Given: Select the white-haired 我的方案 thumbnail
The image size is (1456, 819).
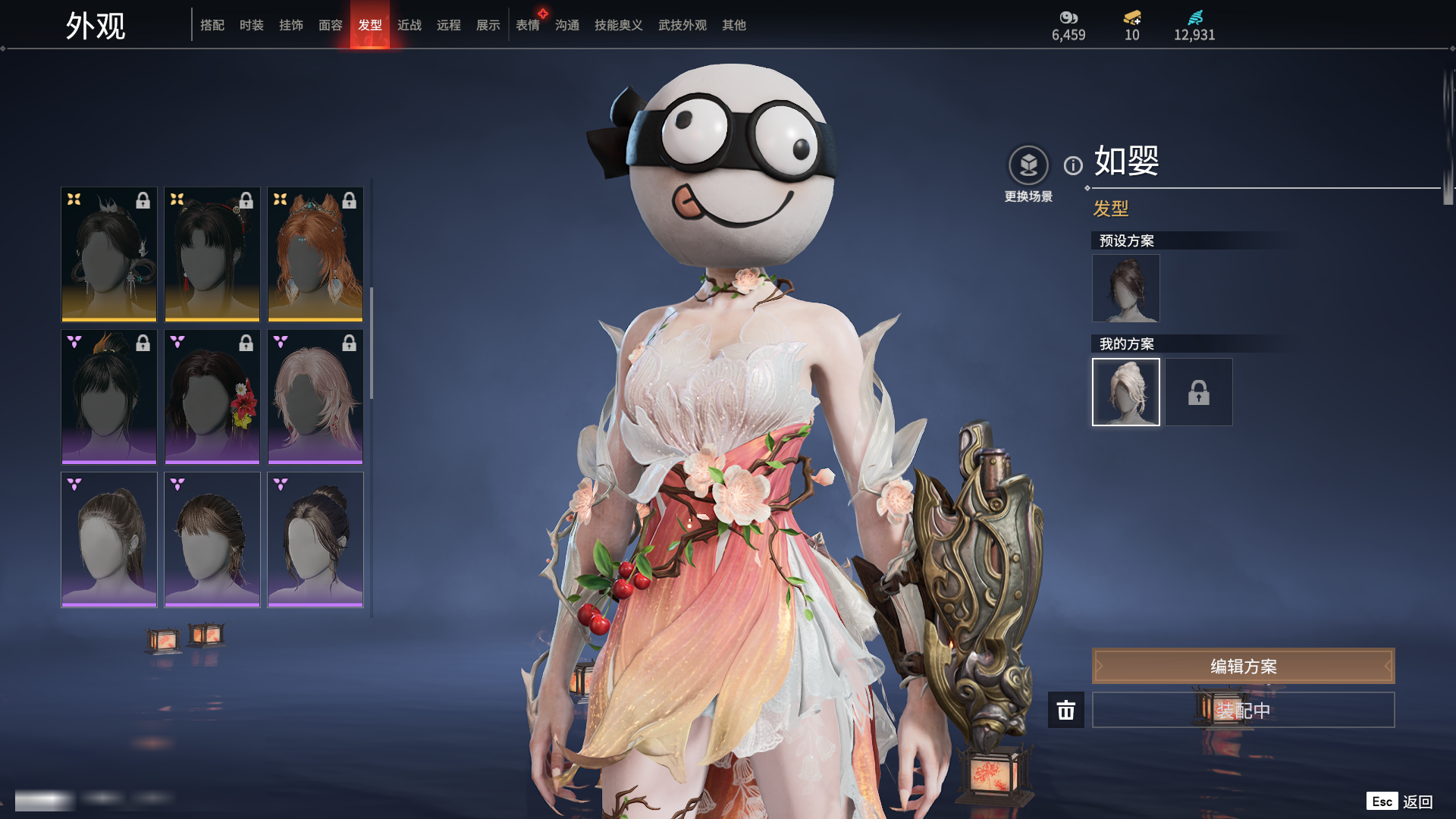Looking at the screenshot, I should (1126, 392).
